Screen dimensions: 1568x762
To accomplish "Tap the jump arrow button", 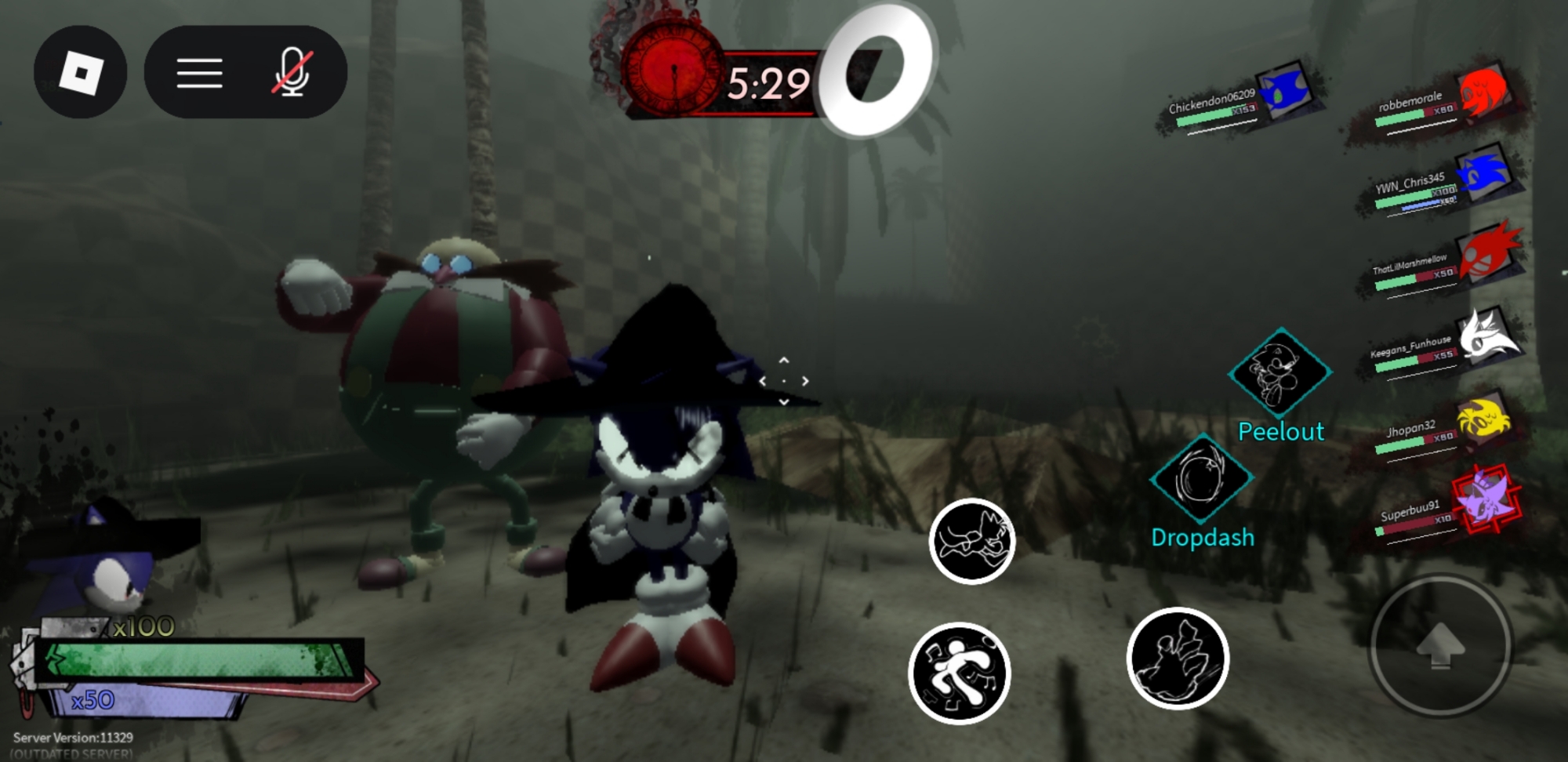I will [x=1440, y=646].
